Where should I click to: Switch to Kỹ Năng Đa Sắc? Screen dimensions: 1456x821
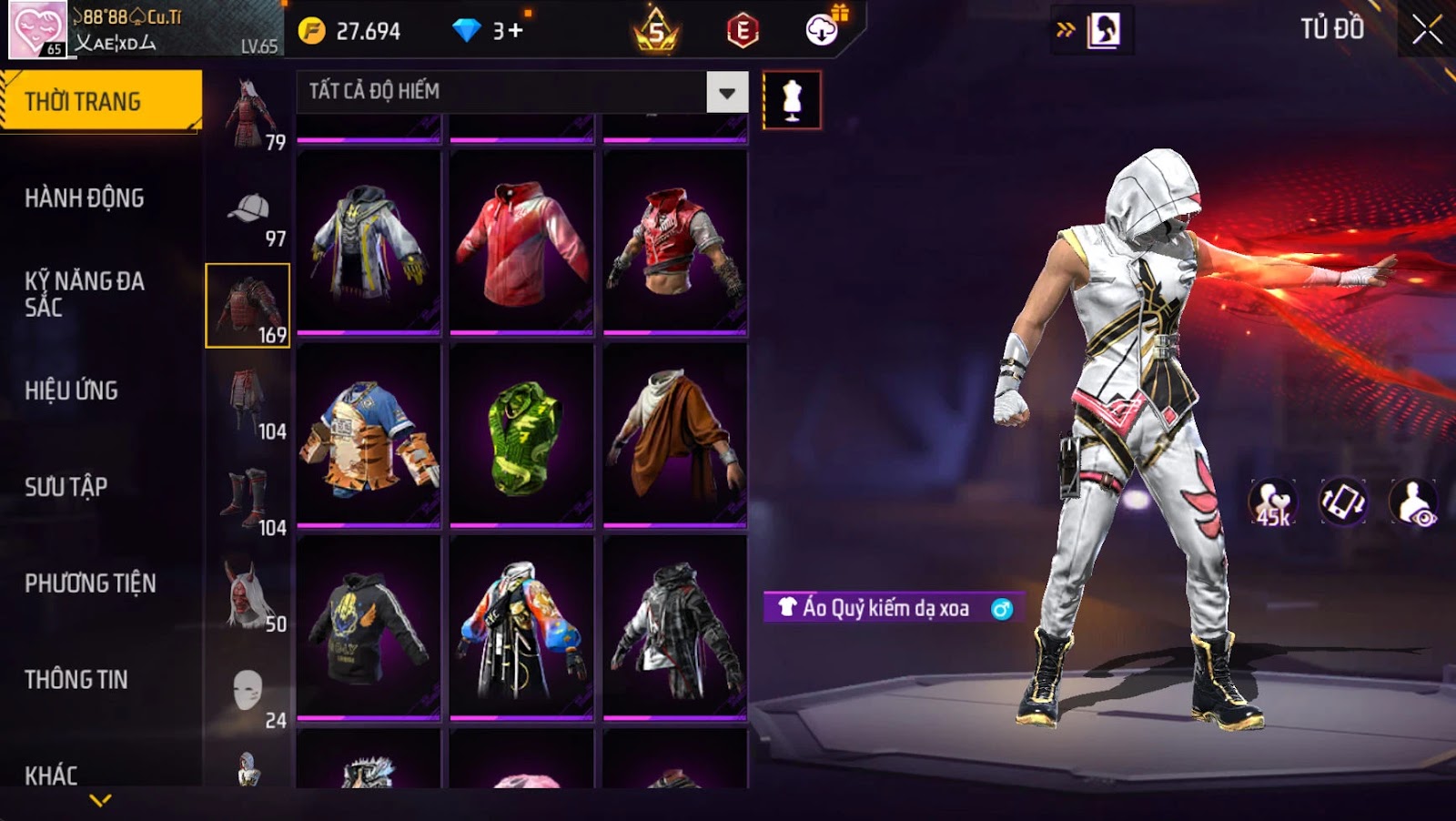coord(85,293)
